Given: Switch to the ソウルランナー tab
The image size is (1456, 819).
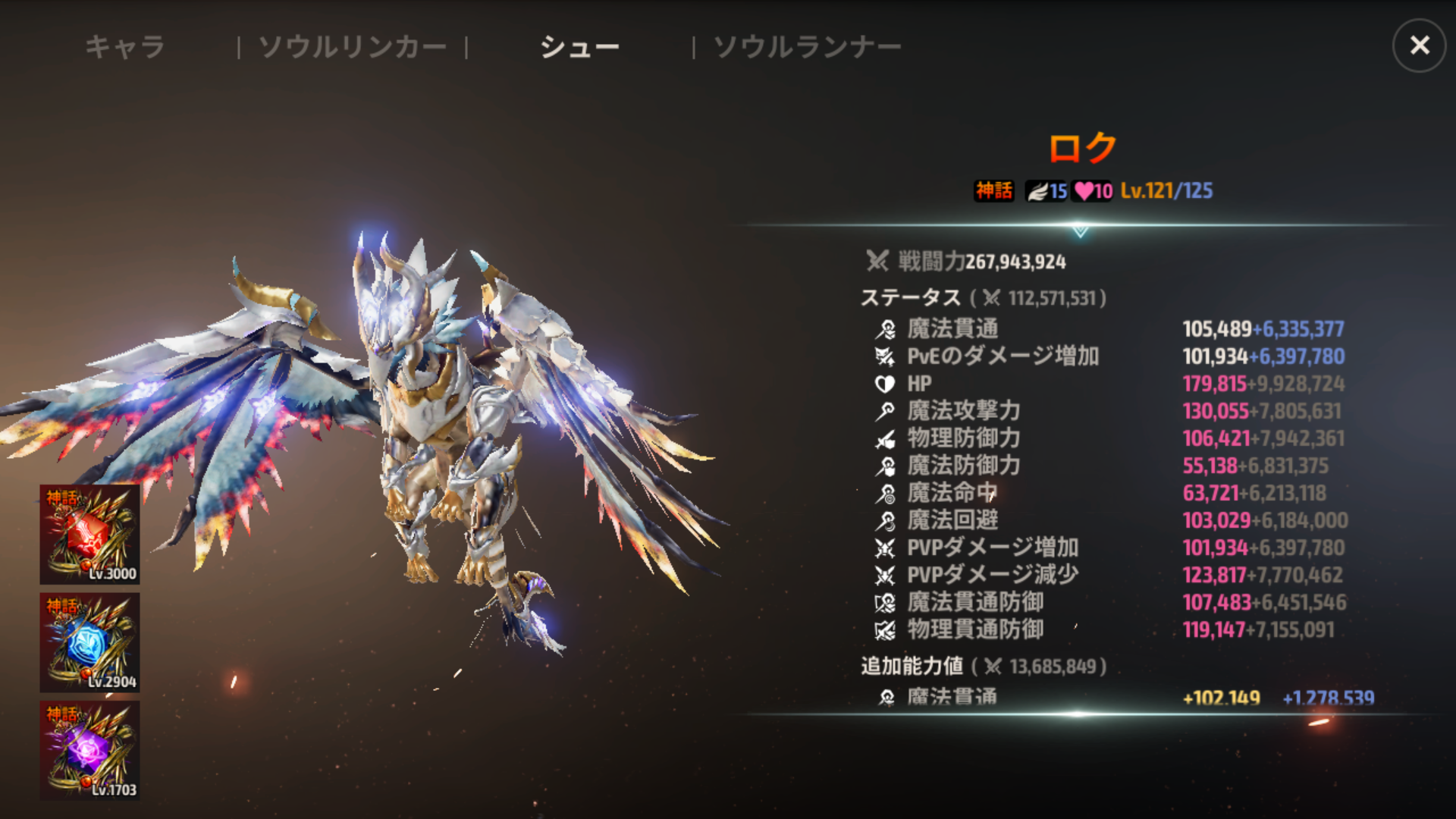Looking at the screenshot, I should 807,47.
